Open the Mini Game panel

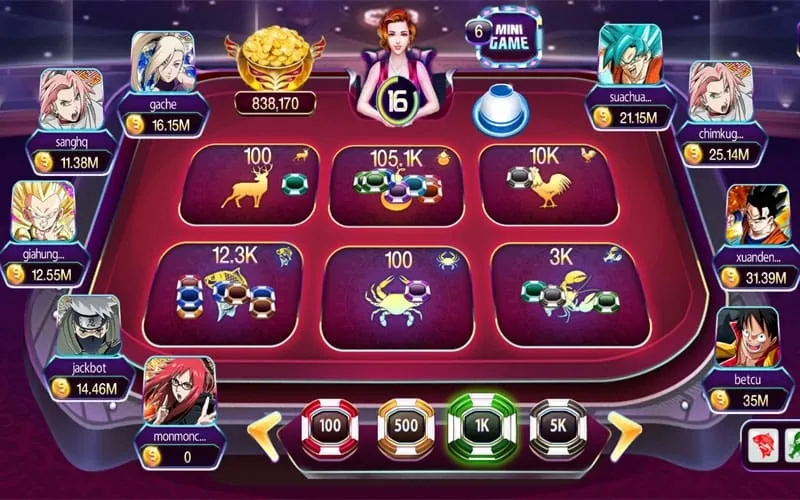[x=509, y=37]
